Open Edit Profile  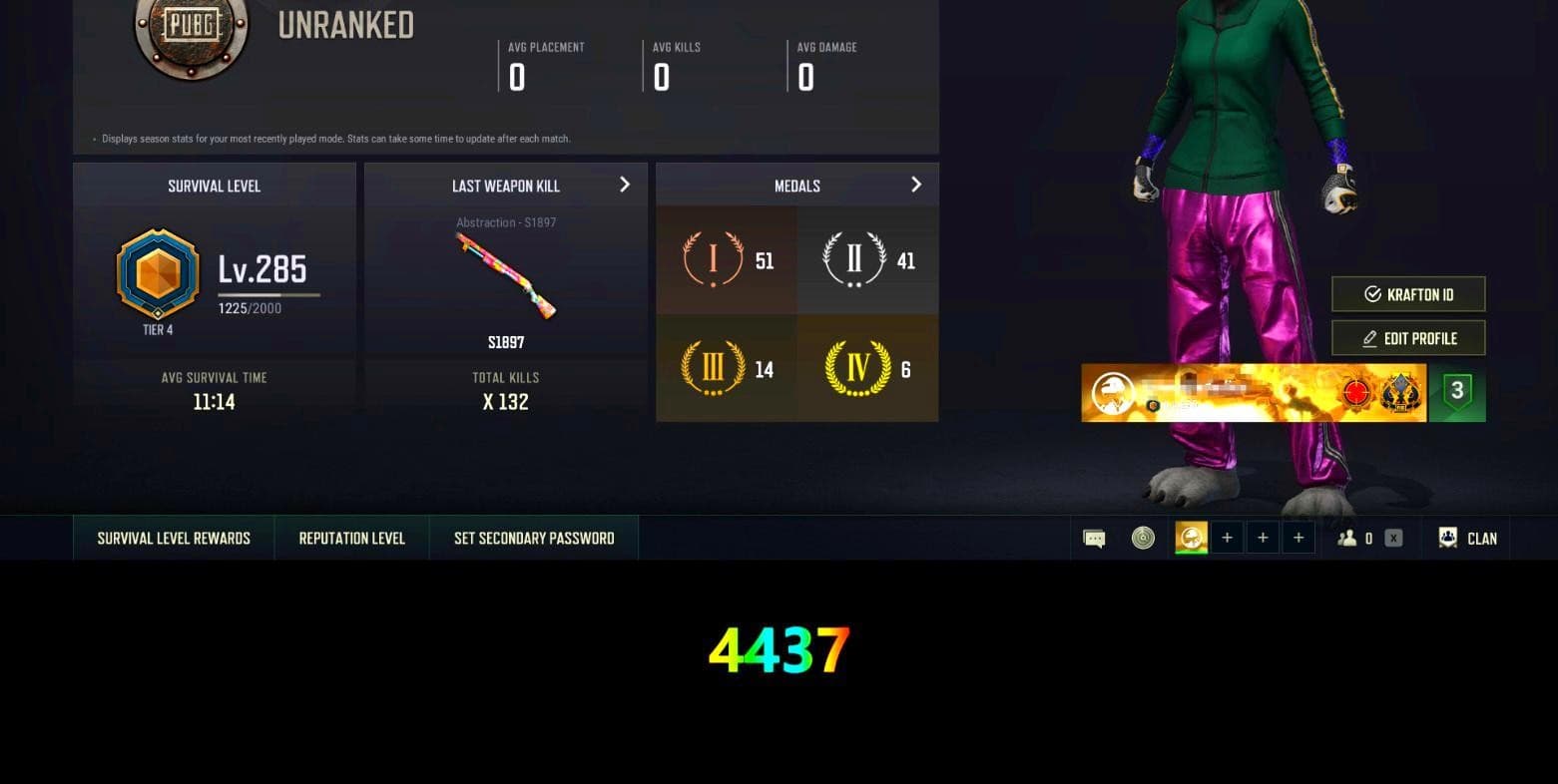pyautogui.click(x=1407, y=337)
